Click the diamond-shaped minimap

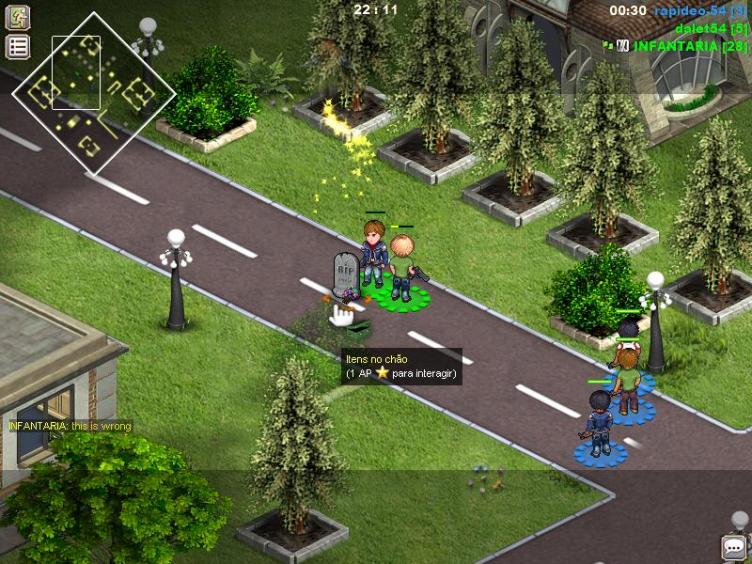pyautogui.click(x=93, y=93)
